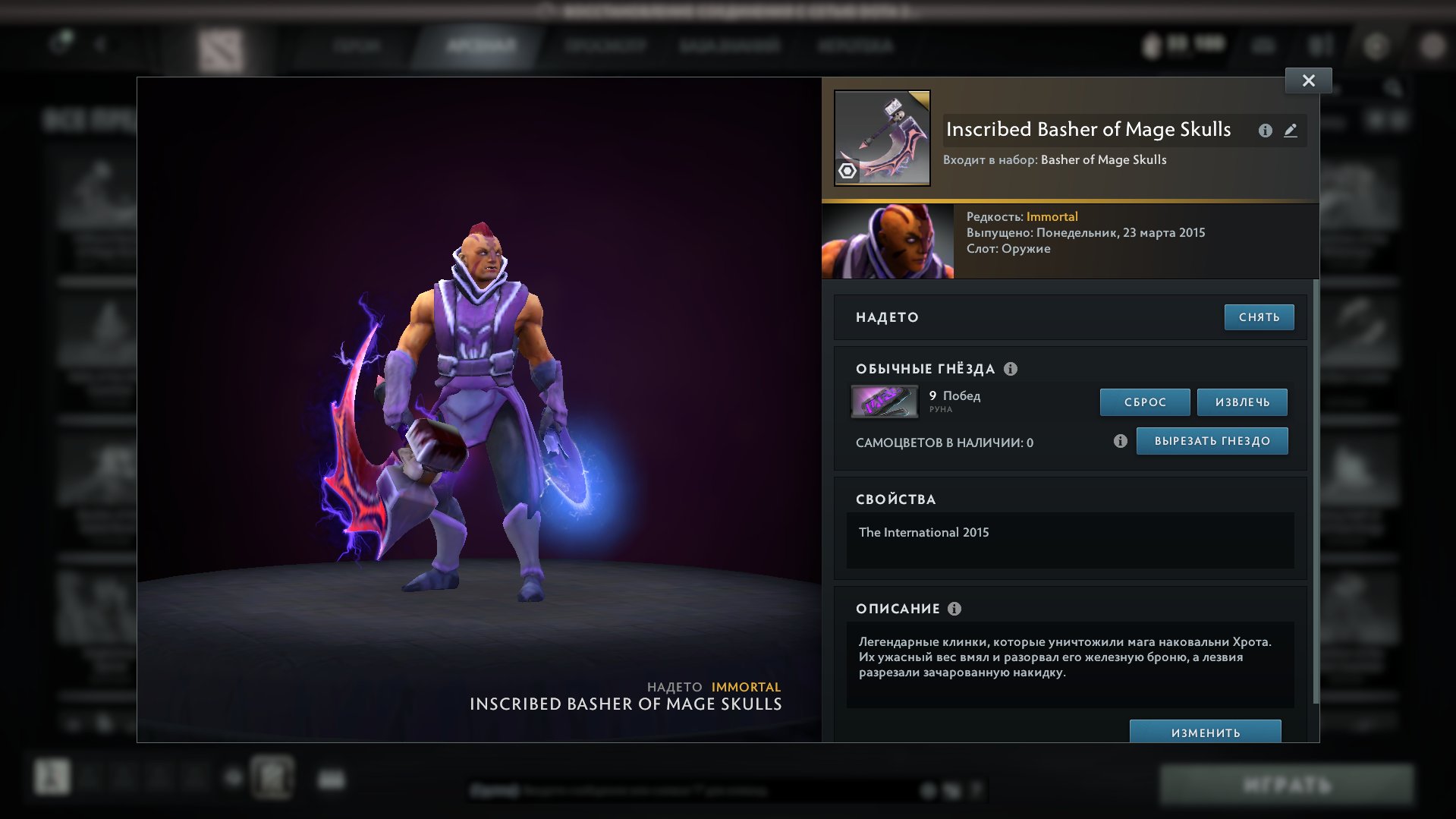This screenshot has width=1456, height=819.
Task: Rename the item using the pencil icon
Action: coord(1291,131)
